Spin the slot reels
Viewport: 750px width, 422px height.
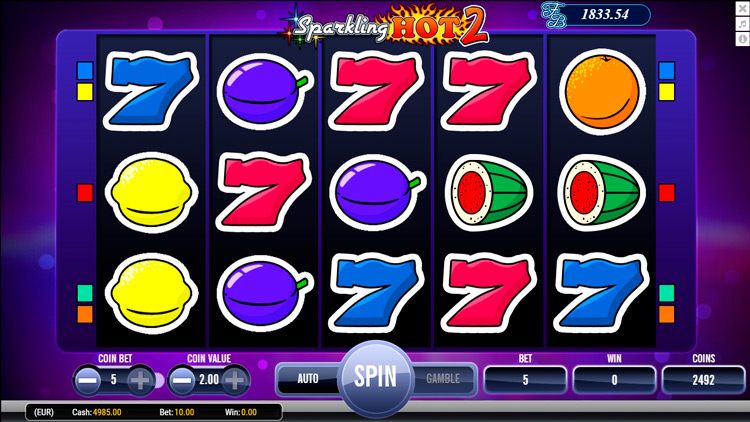(375, 378)
